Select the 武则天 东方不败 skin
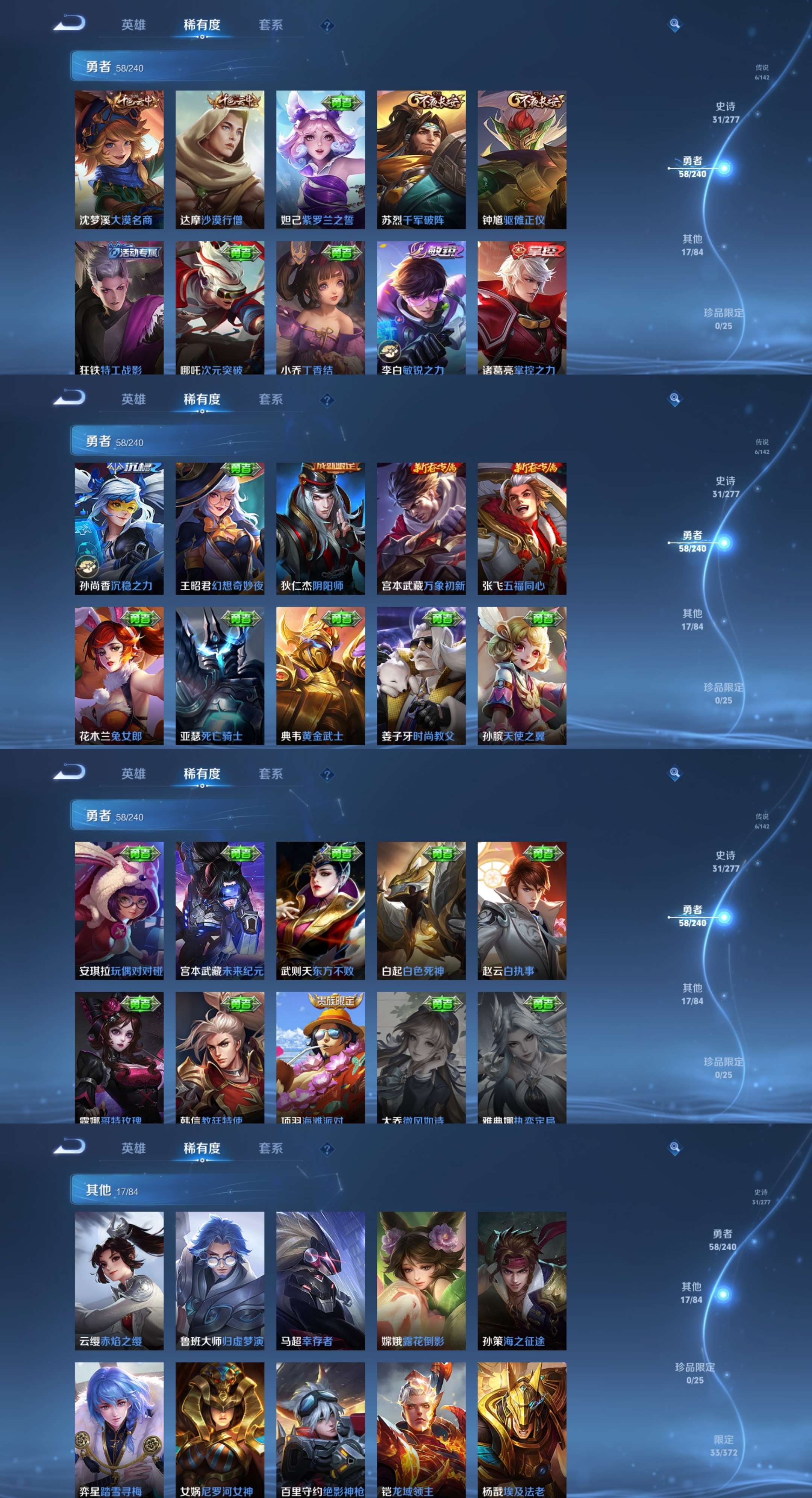This screenshot has width=812, height=1498. tap(320, 910)
